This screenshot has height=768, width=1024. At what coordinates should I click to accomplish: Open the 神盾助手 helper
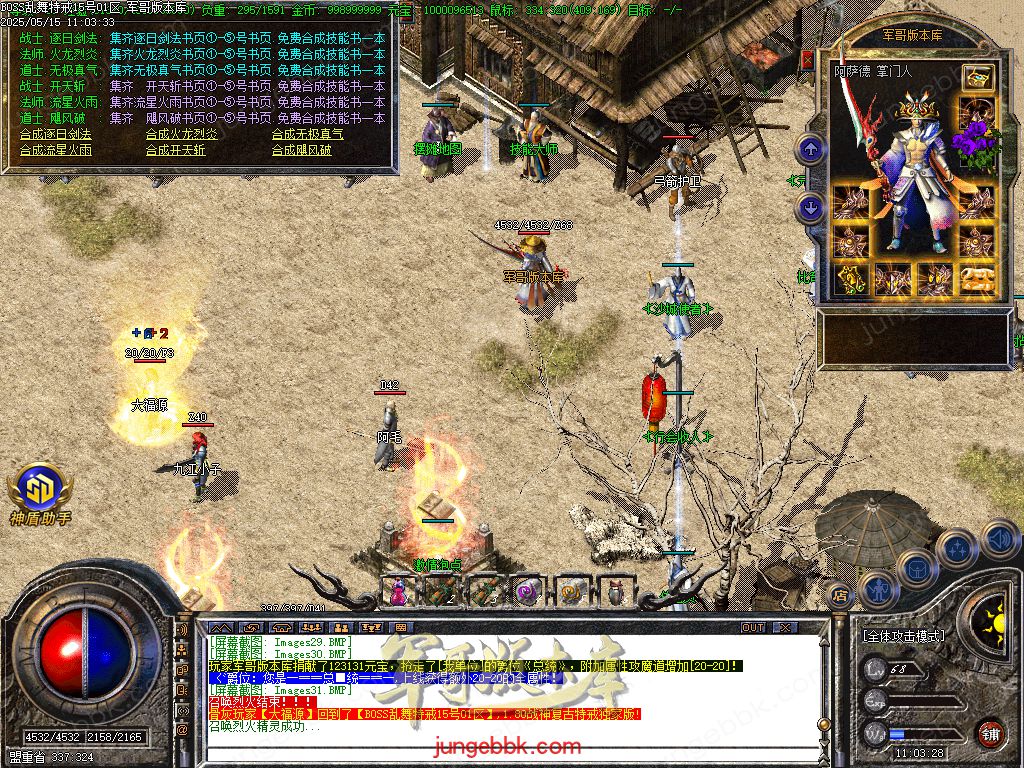[x=40, y=492]
